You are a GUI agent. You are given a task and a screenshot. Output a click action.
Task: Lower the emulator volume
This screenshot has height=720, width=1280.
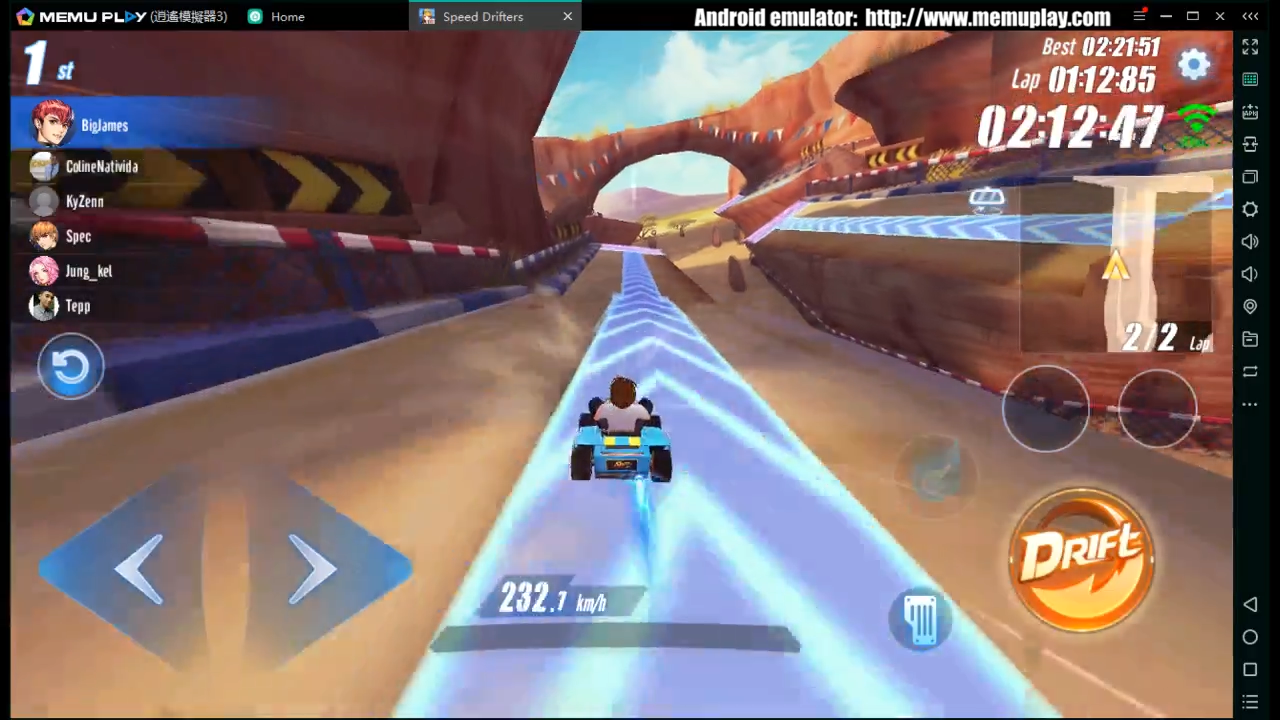coord(1250,273)
